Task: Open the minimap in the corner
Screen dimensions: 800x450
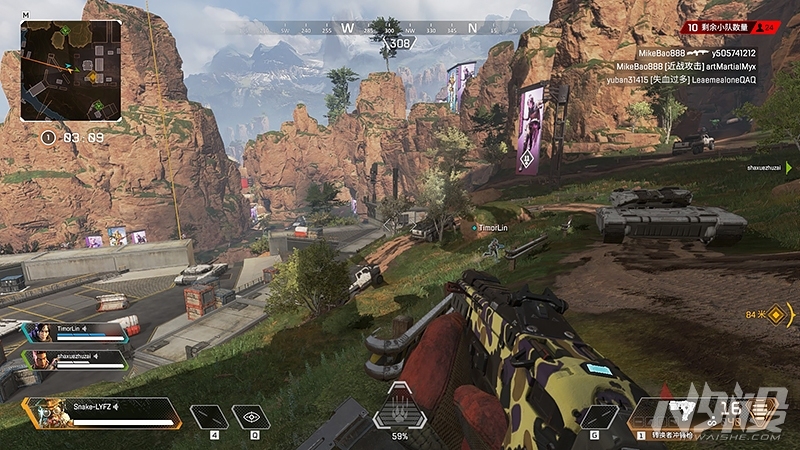Action: pyautogui.click(x=70, y=70)
